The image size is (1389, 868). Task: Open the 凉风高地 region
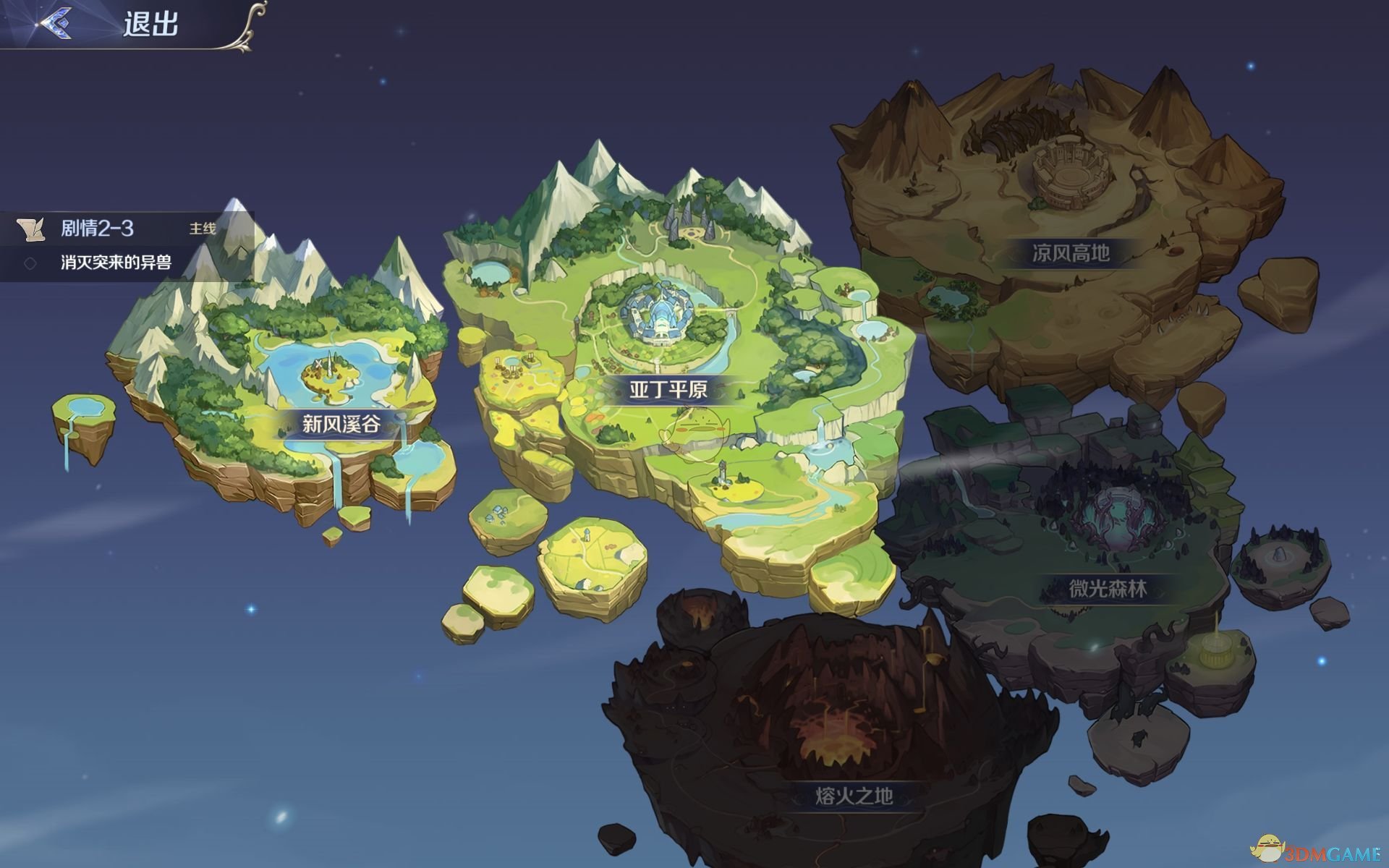pyautogui.click(x=1070, y=252)
